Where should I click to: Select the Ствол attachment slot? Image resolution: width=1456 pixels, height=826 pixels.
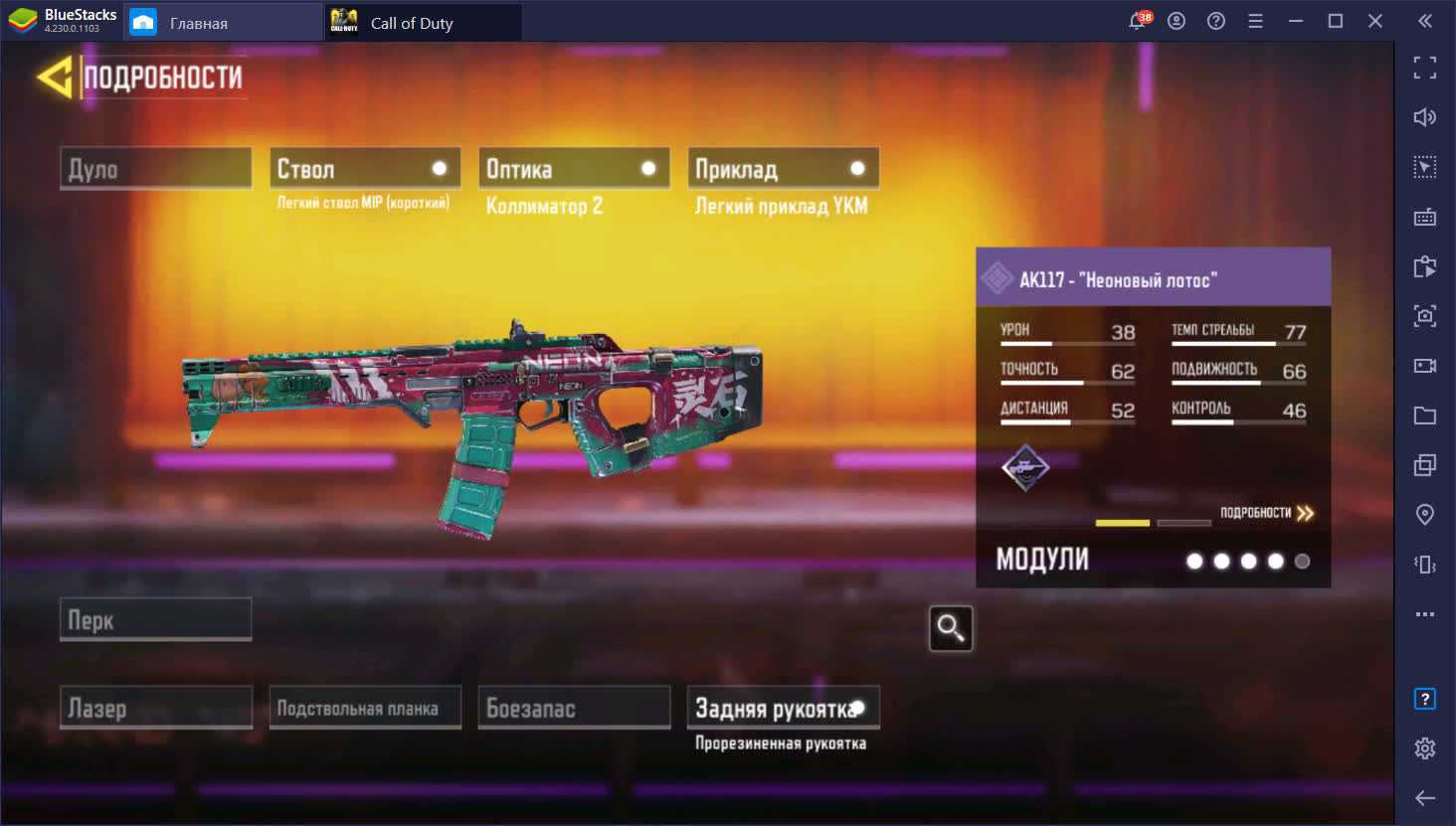click(x=365, y=169)
